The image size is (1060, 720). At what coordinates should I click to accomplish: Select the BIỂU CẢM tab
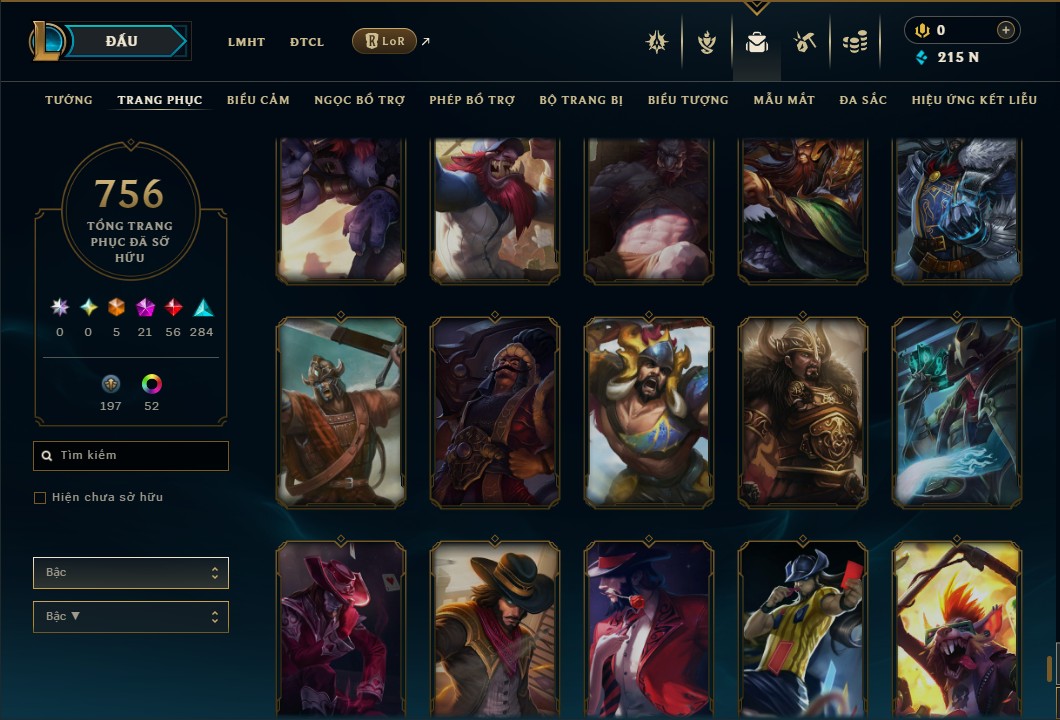(258, 100)
